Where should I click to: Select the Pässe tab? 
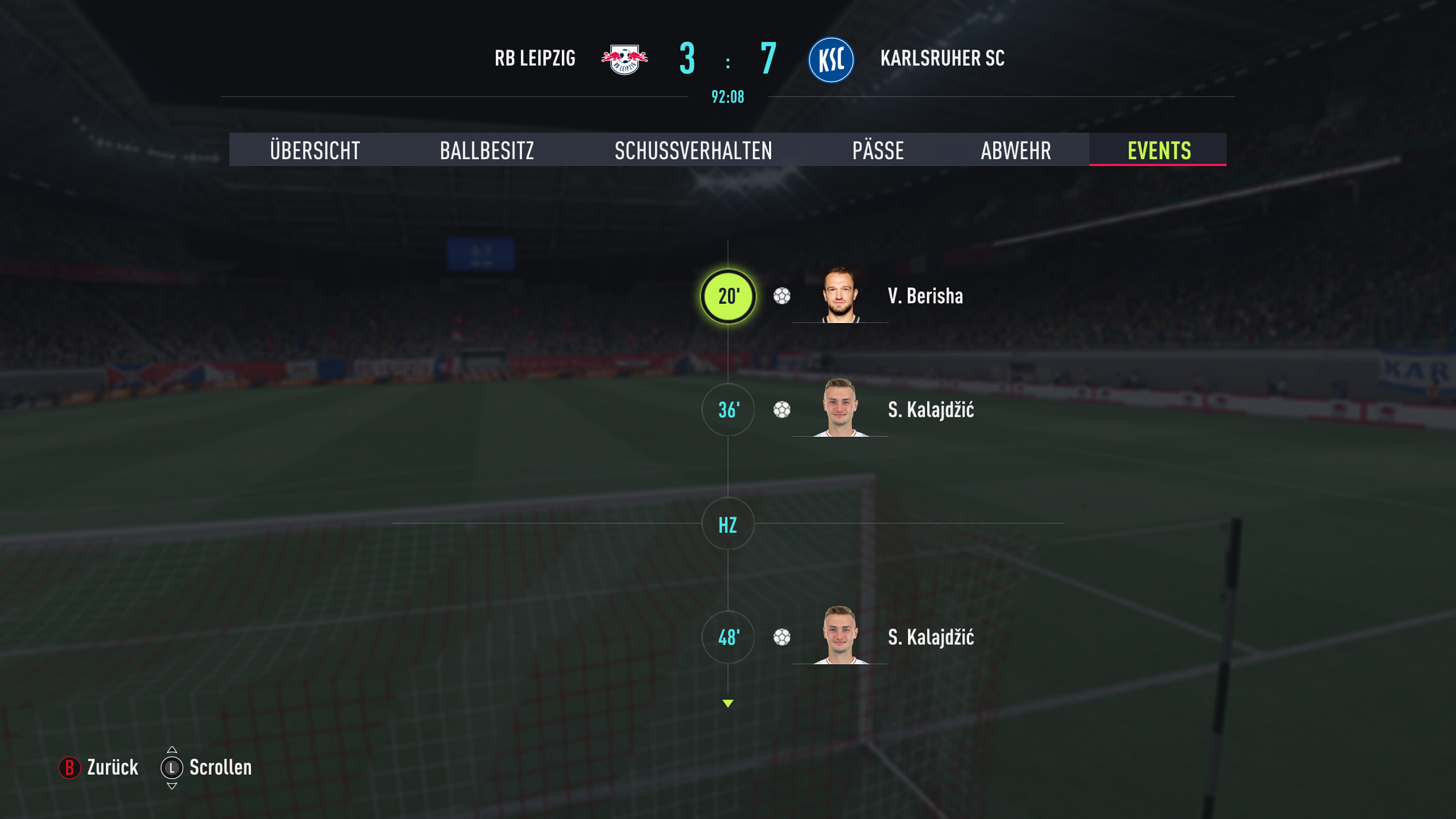click(x=878, y=150)
